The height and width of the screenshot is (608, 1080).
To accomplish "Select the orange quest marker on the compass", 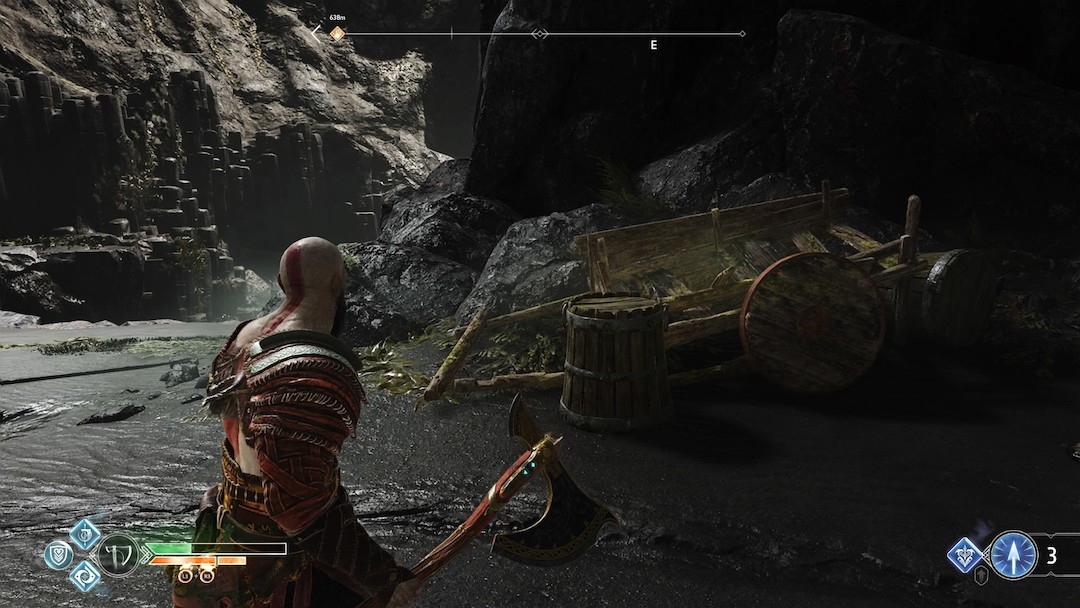I will point(337,34).
